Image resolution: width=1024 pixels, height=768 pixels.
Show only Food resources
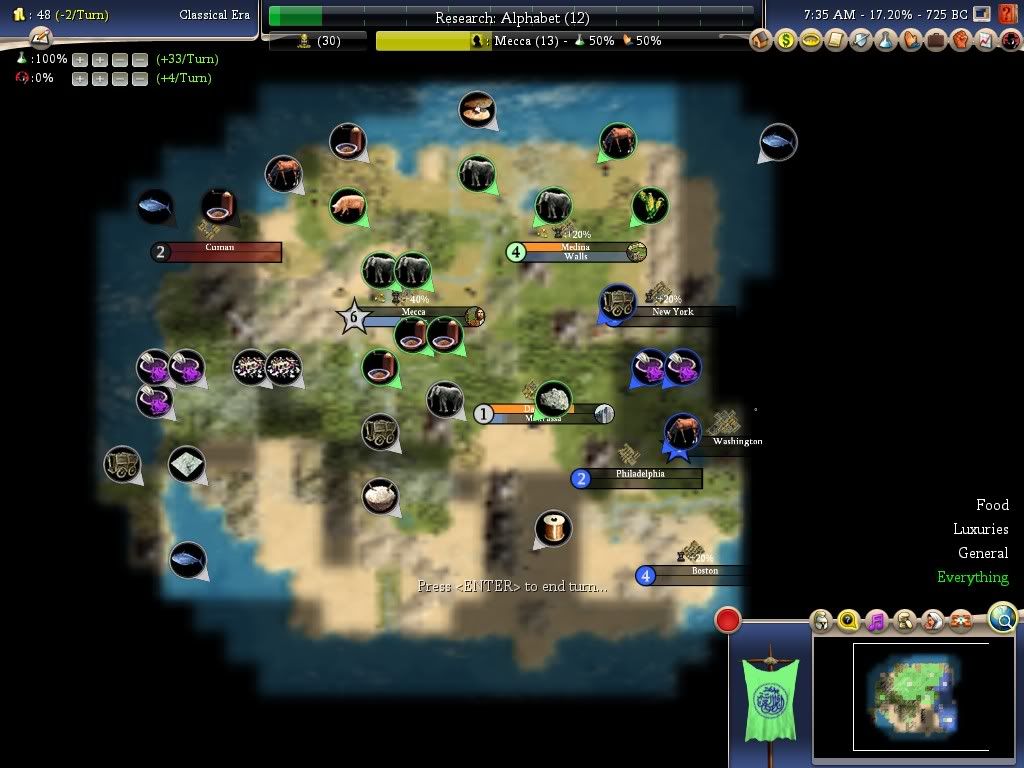click(x=992, y=505)
